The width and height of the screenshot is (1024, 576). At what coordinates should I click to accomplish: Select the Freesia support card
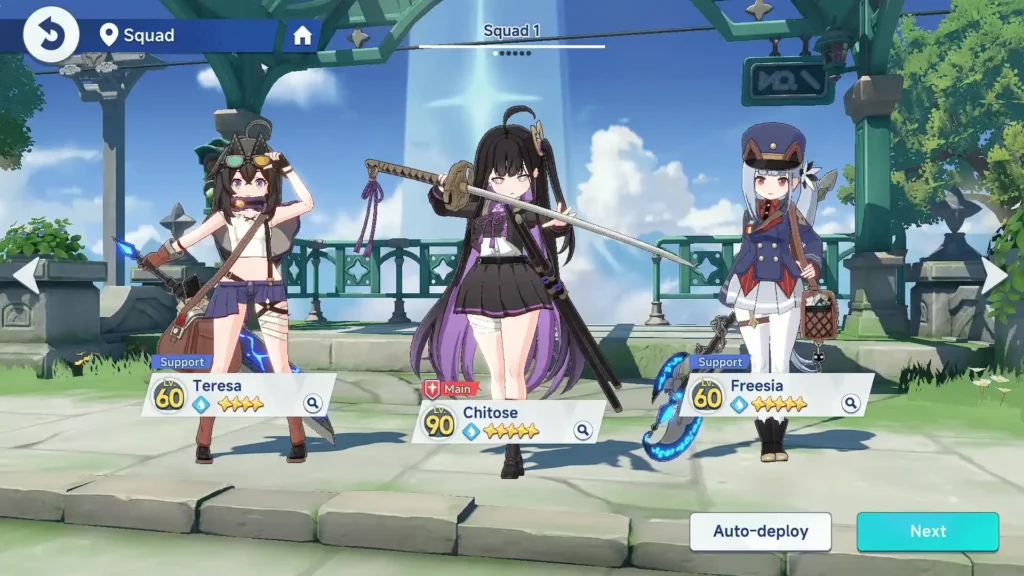pos(770,394)
